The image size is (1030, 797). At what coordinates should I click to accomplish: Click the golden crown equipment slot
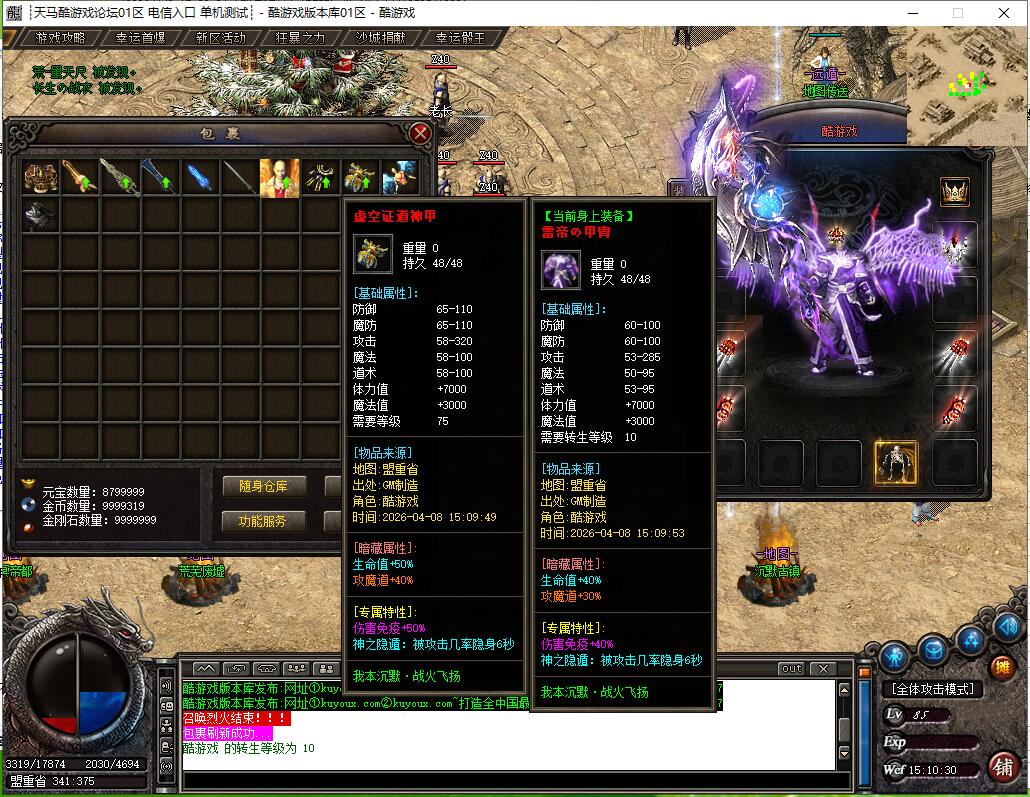[x=955, y=191]
